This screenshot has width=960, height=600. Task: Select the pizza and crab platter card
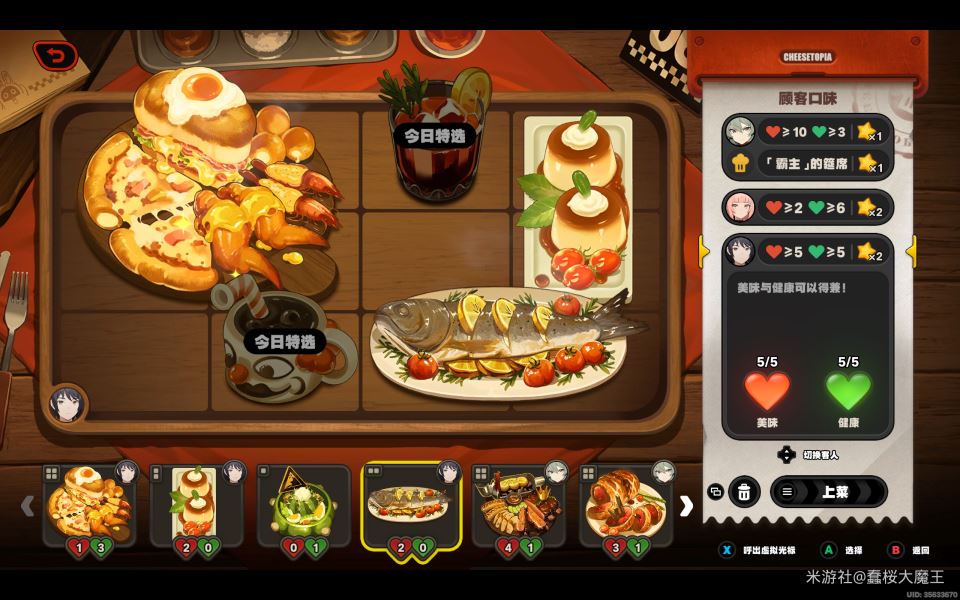point(90,504)
